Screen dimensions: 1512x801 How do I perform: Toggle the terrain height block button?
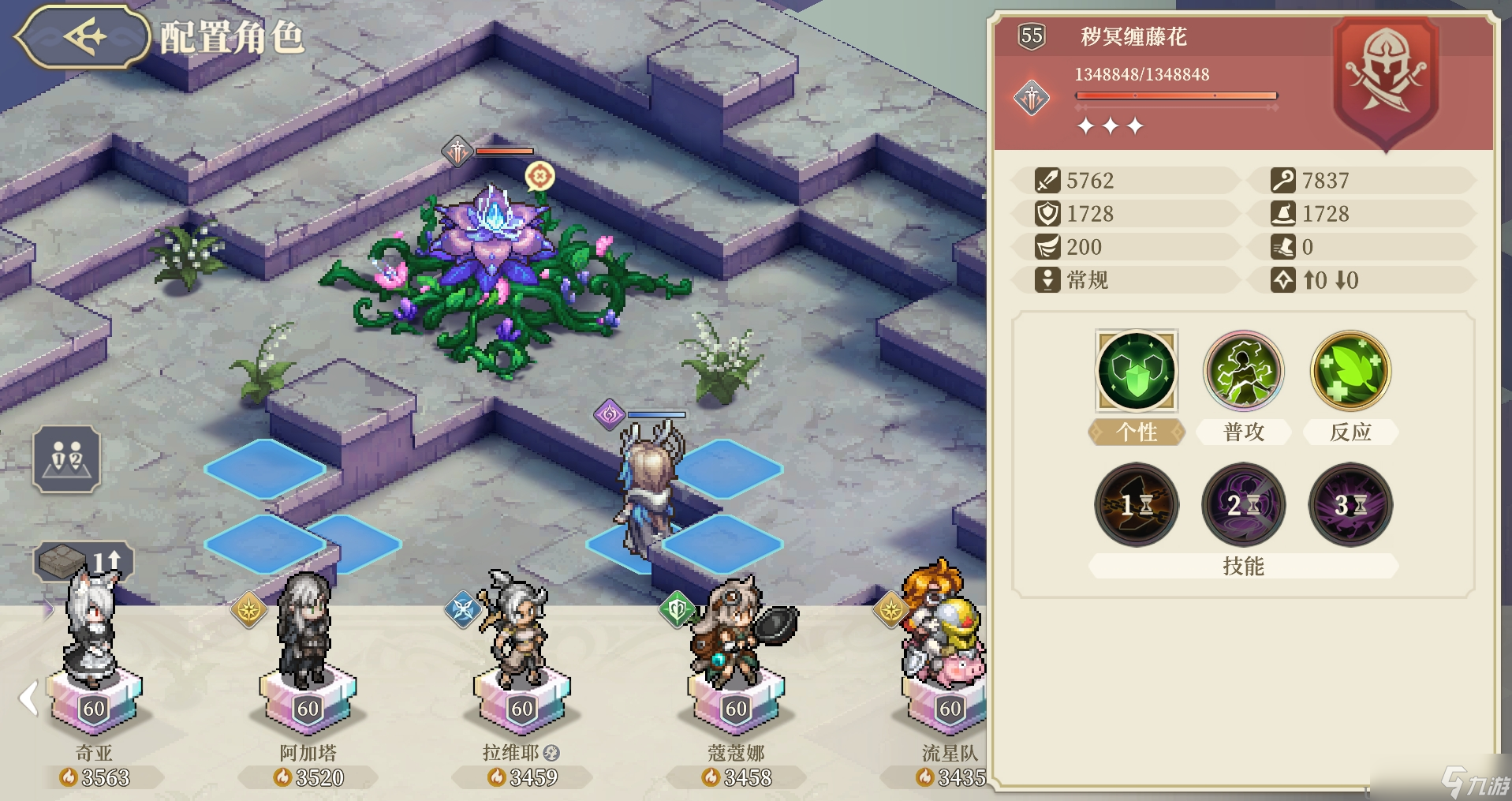(84, 561)
